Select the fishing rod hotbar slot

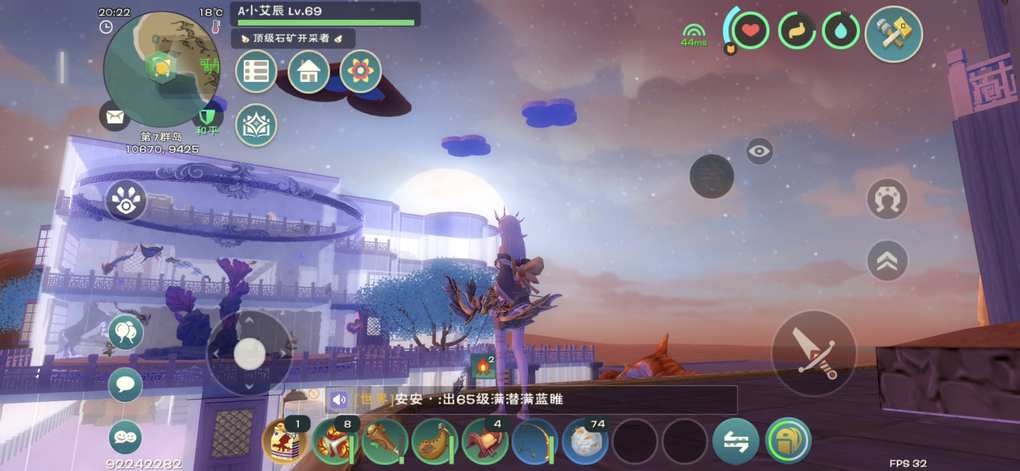(x=535, y=441)
